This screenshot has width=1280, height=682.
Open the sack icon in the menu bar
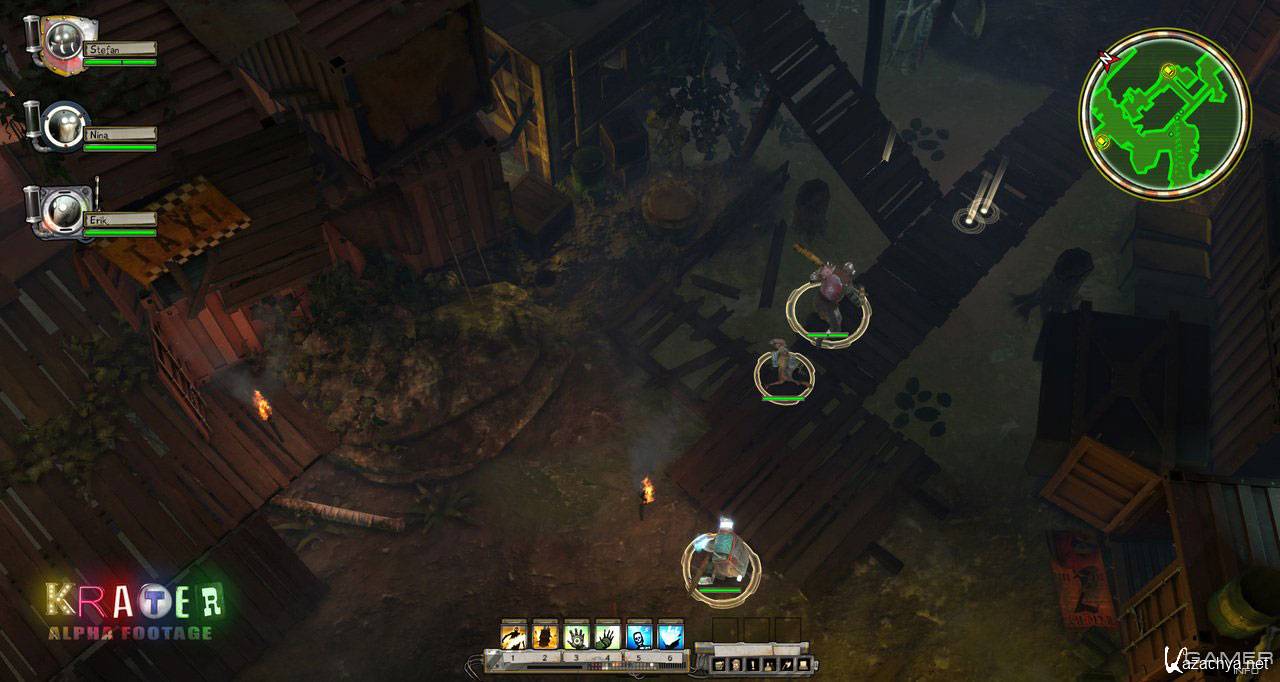(x=769, y=665)
